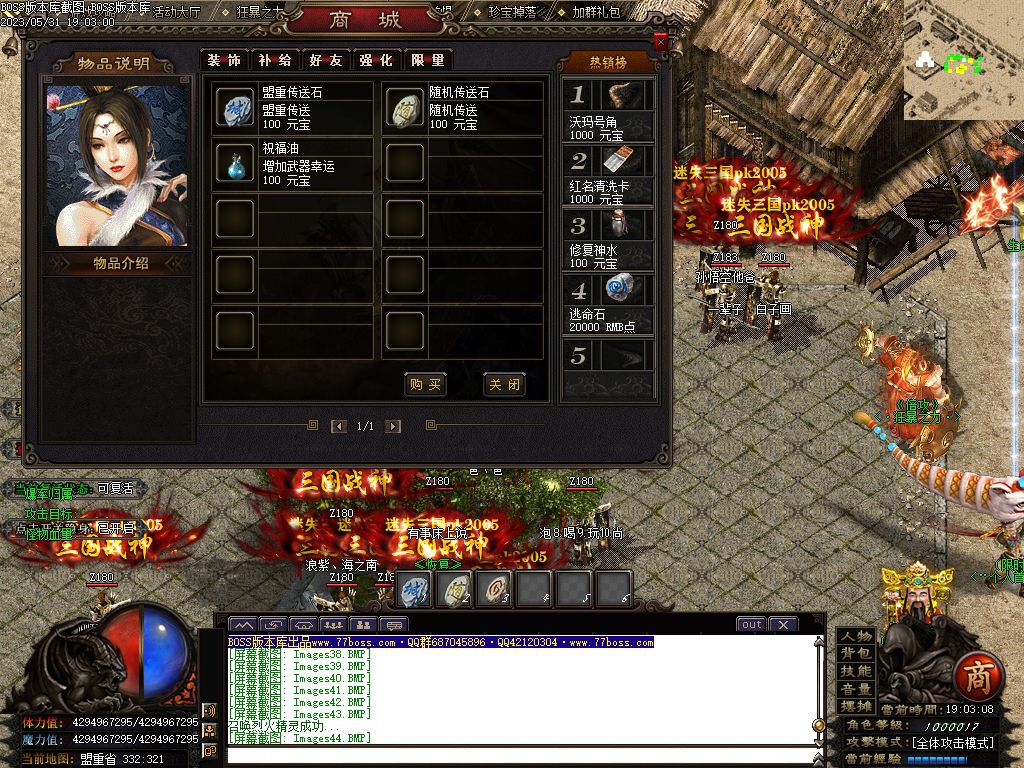This screenshot has width=1024, height=768.
Task: Click the 购买 buy button
Action: [425, 385]
